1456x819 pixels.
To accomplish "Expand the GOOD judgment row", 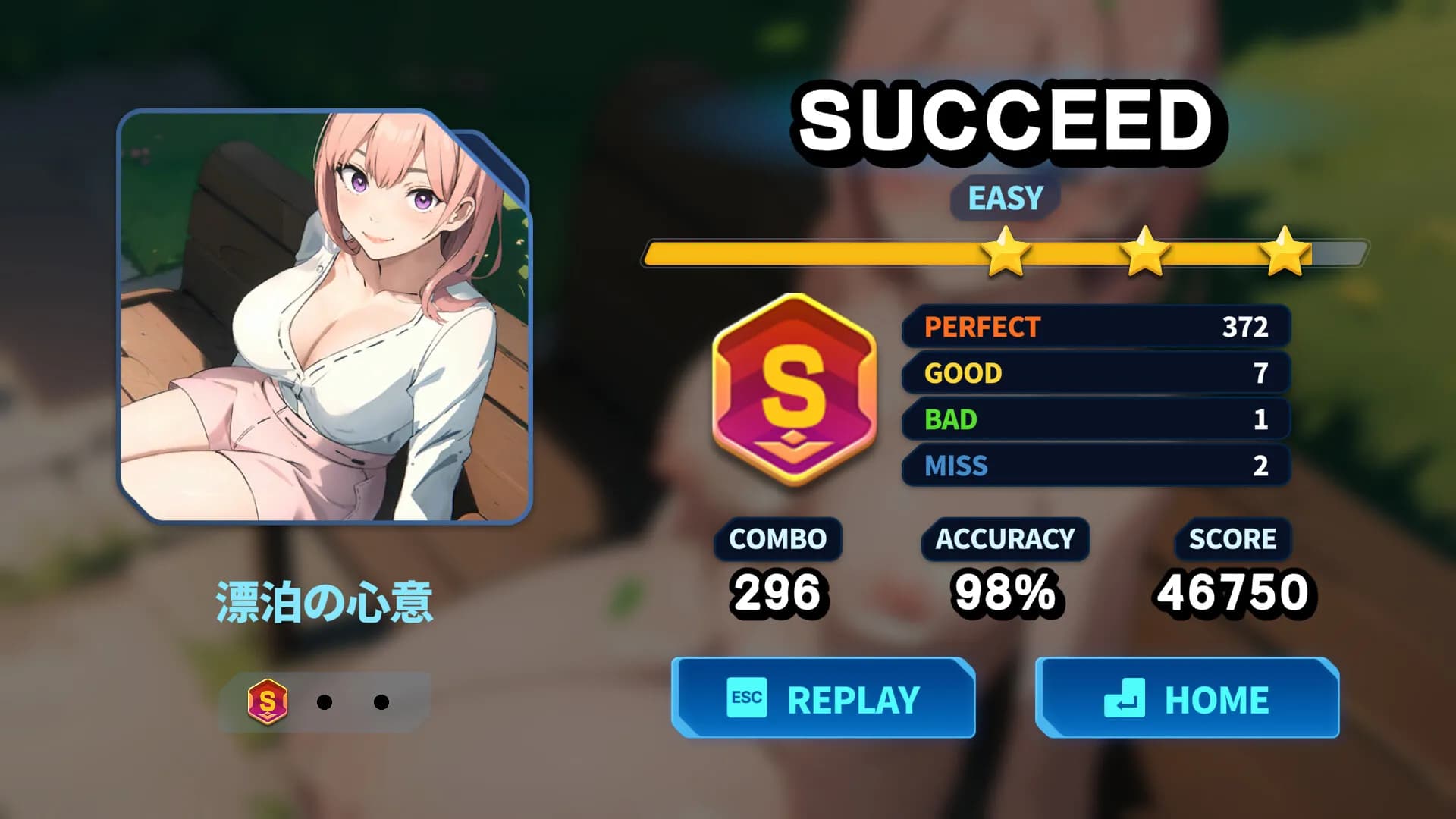I will click(1094, 374).
